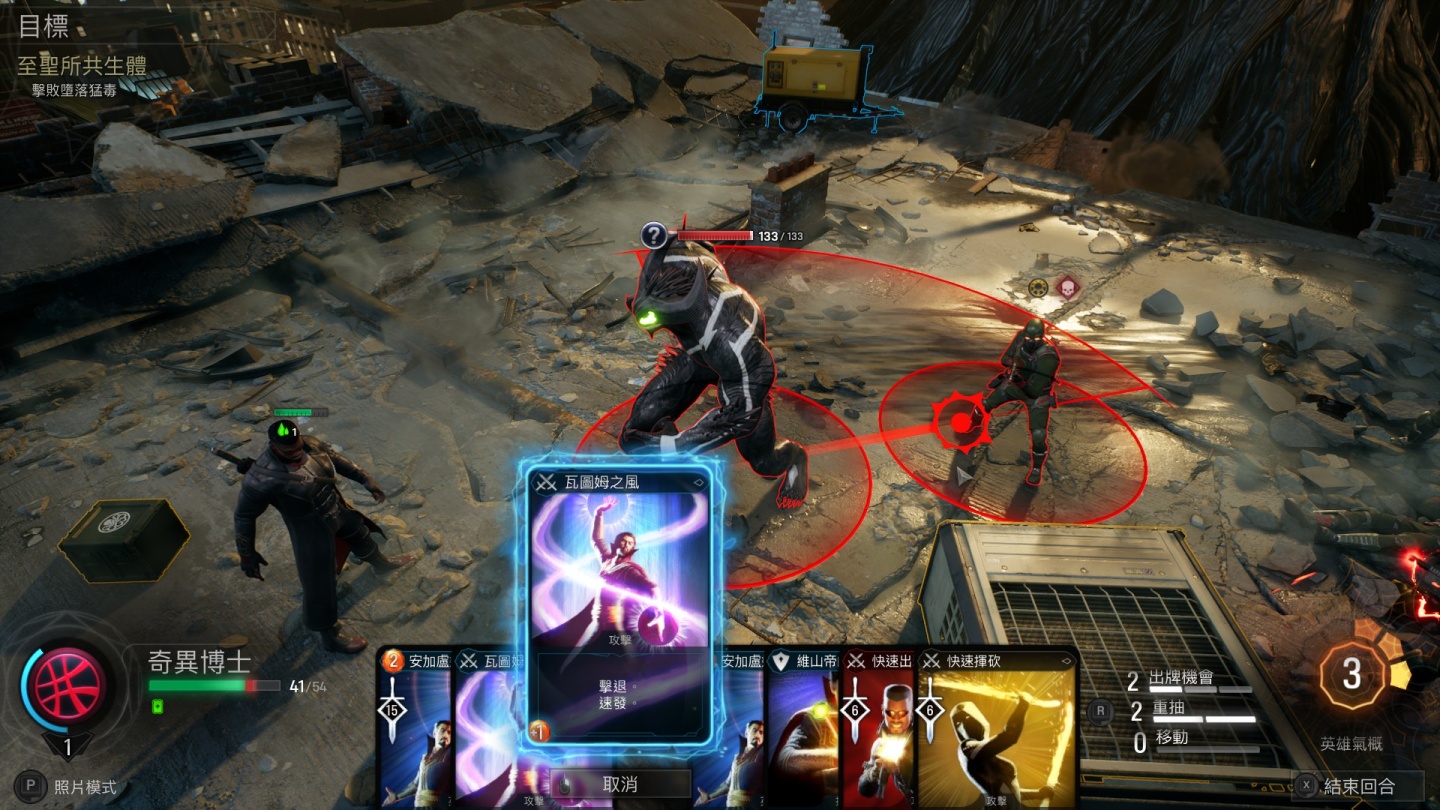The height and width of the screenshot is (810, 1440).
Task: Click the green card status icon
Action: click(156, 707)
